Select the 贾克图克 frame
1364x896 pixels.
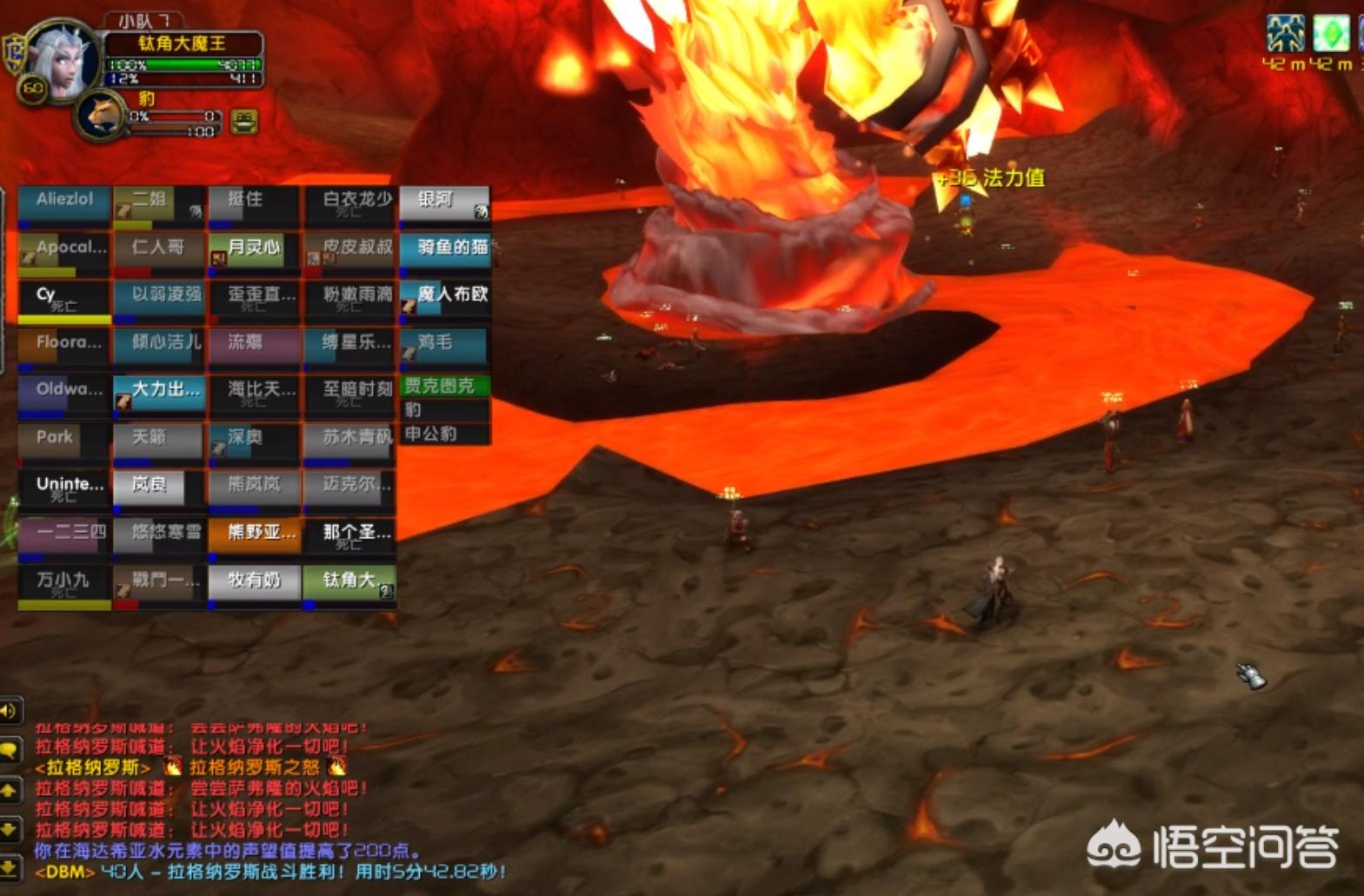[x=445, y=386]
